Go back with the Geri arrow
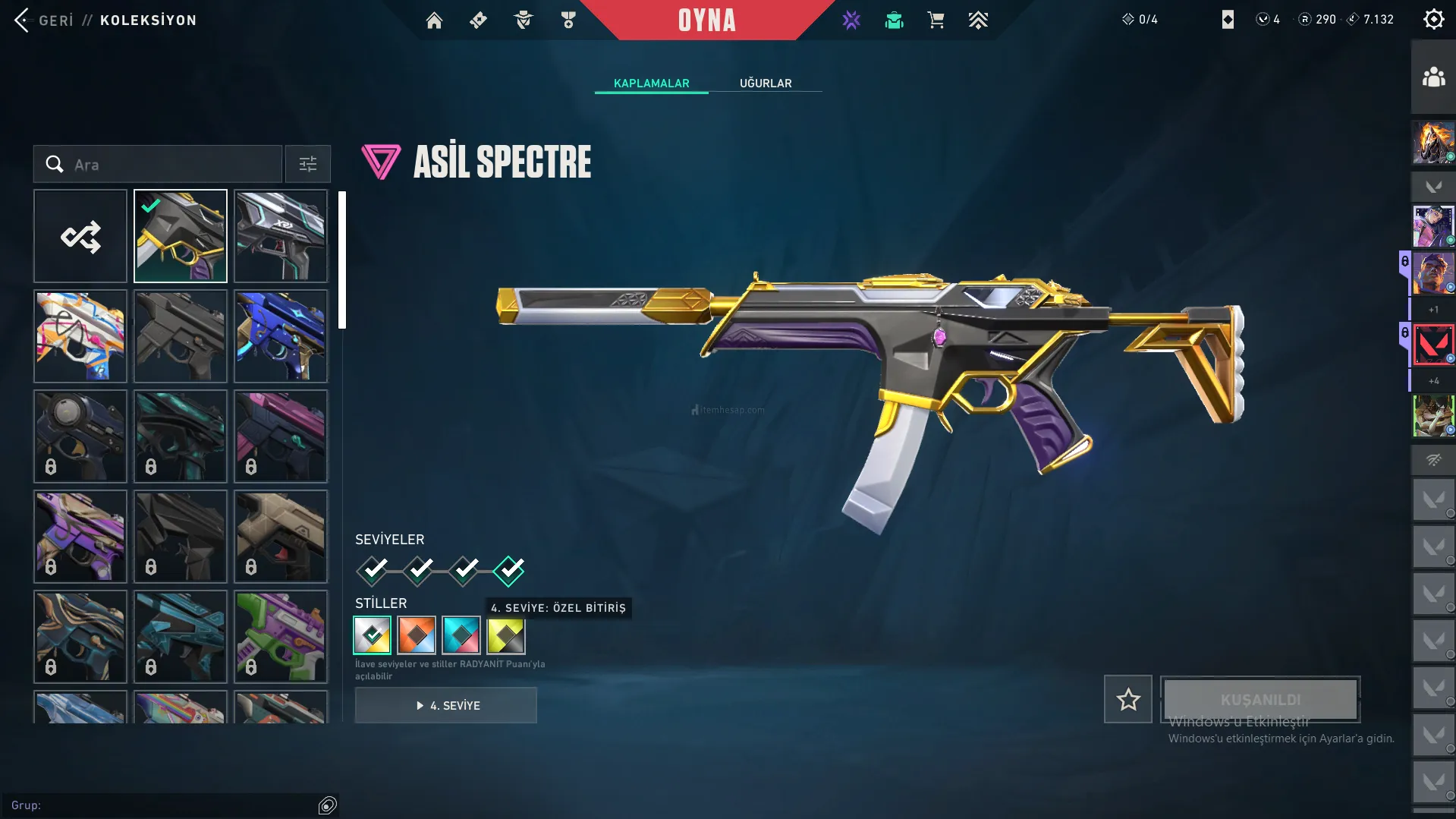Screen dimensions: 1456x819 [x=23, y=20]
